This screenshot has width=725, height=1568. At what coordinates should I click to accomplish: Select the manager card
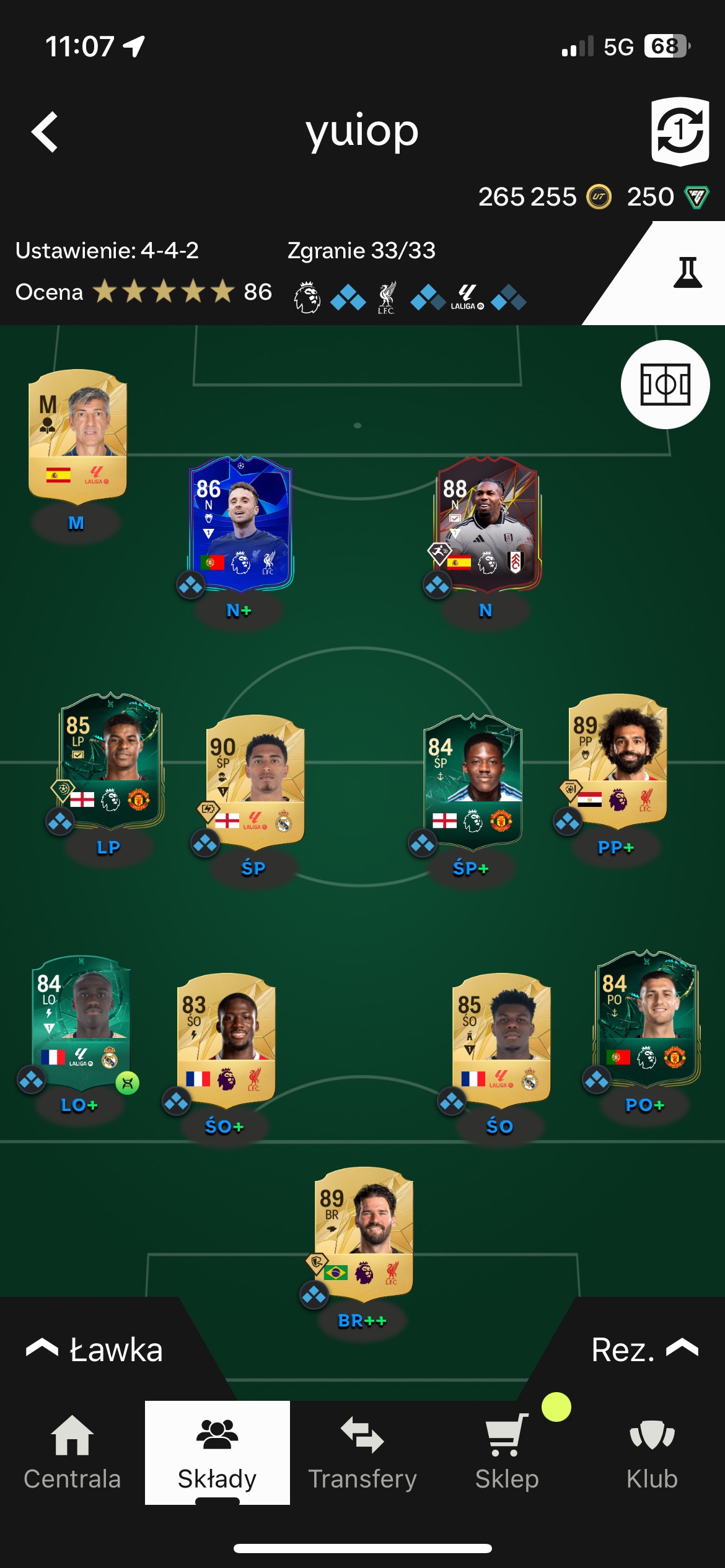(77, 437)
